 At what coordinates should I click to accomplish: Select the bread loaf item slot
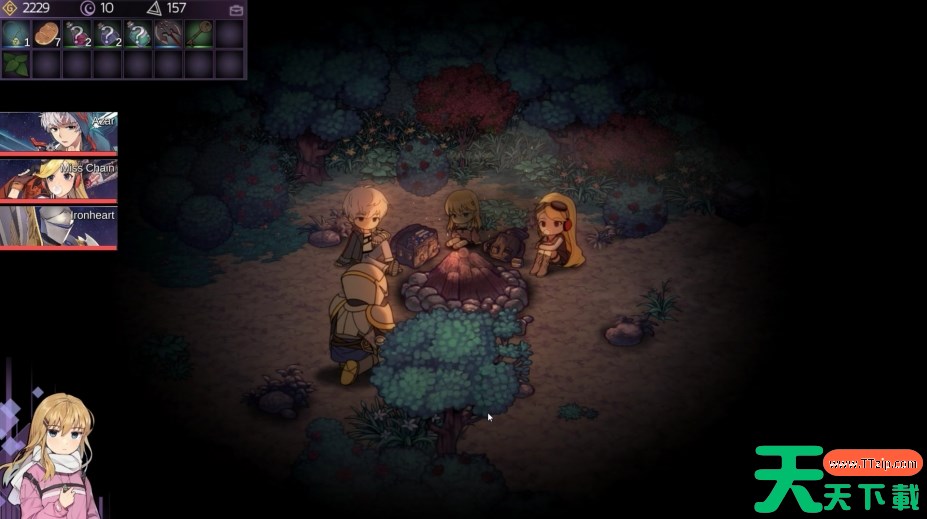pyautogui.click(x=47, y=35)
